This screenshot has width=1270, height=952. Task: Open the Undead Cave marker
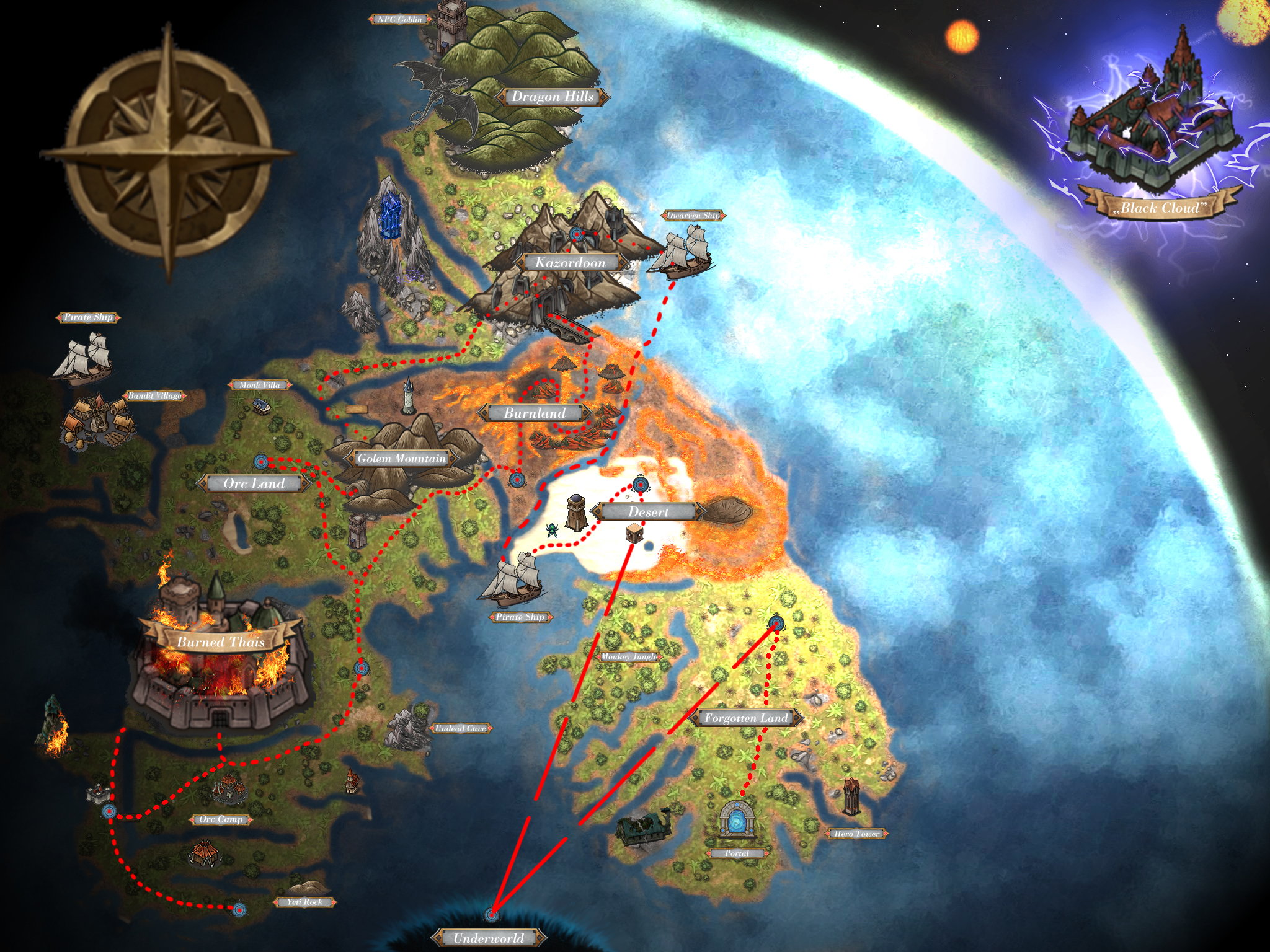[460, 728]
